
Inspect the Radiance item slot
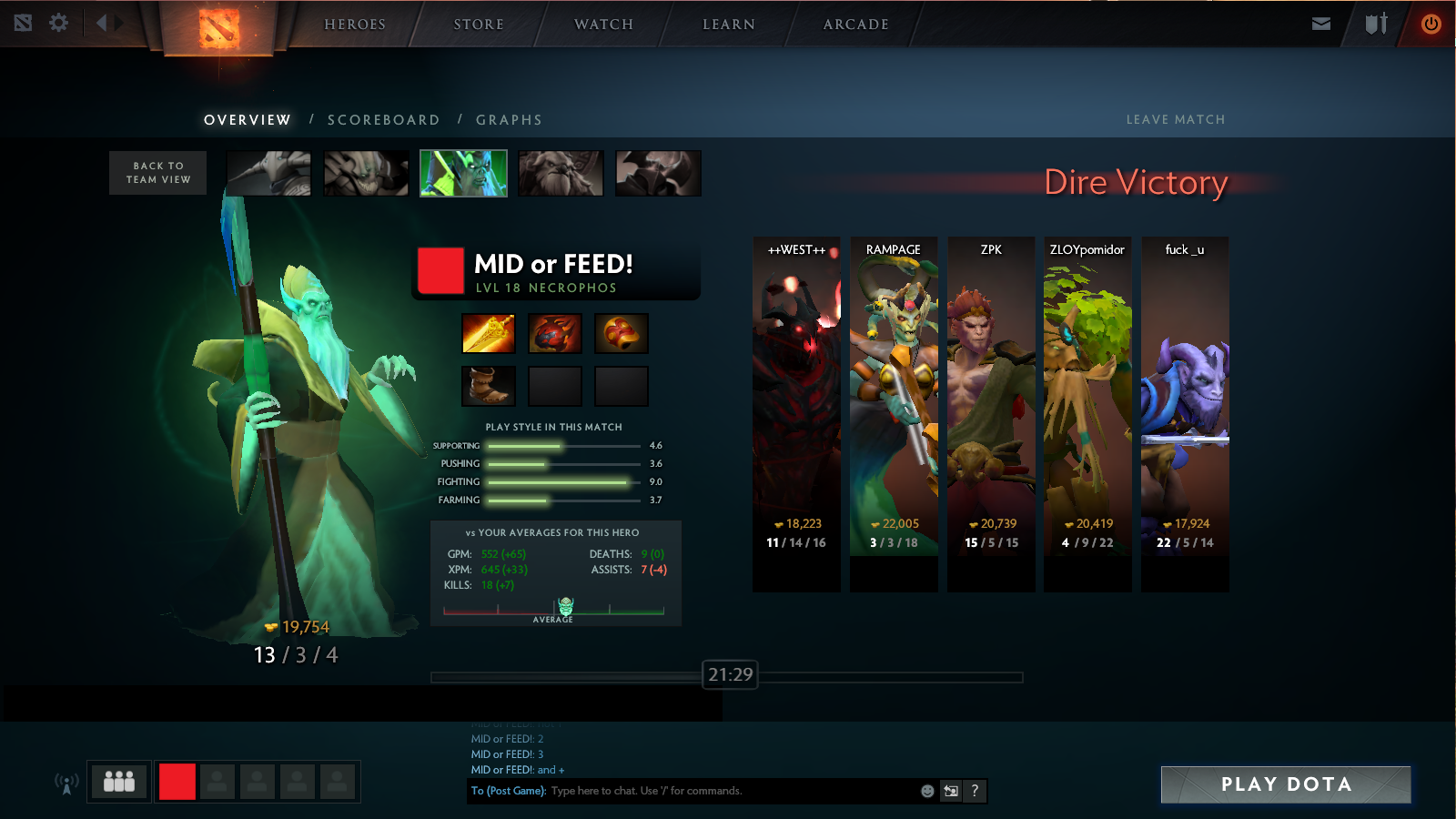click(489, 334)
